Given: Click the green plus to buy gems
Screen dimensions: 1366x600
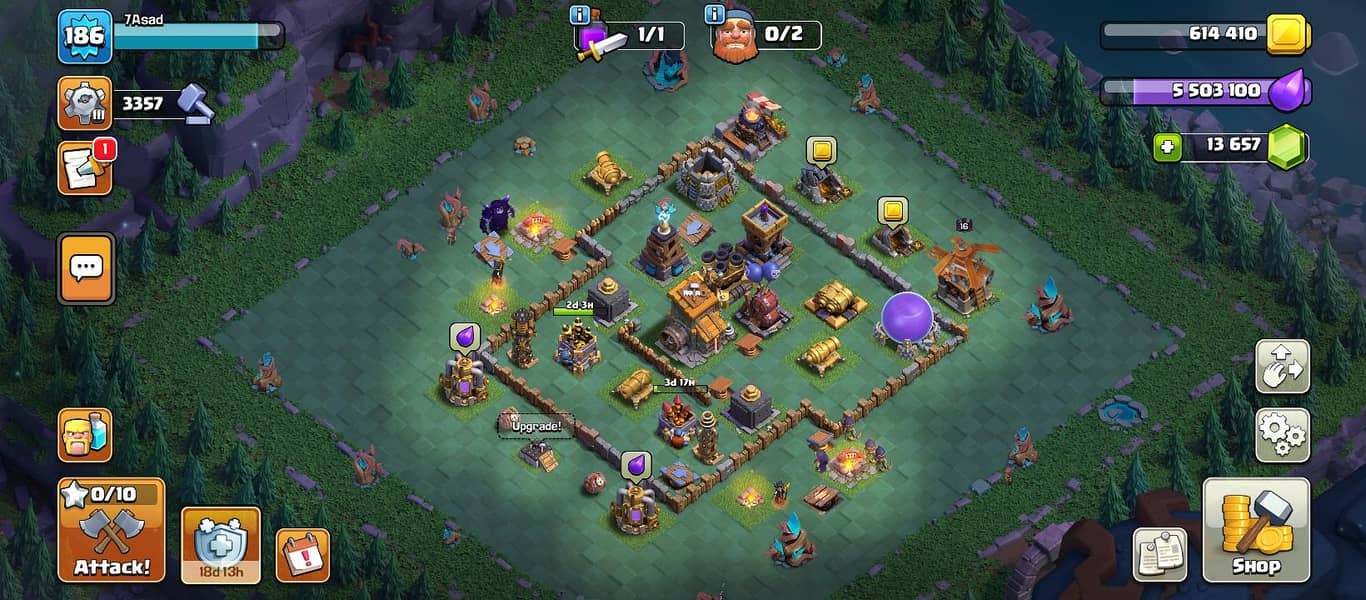Looking at the screenshot, I should pos(1166,147).
